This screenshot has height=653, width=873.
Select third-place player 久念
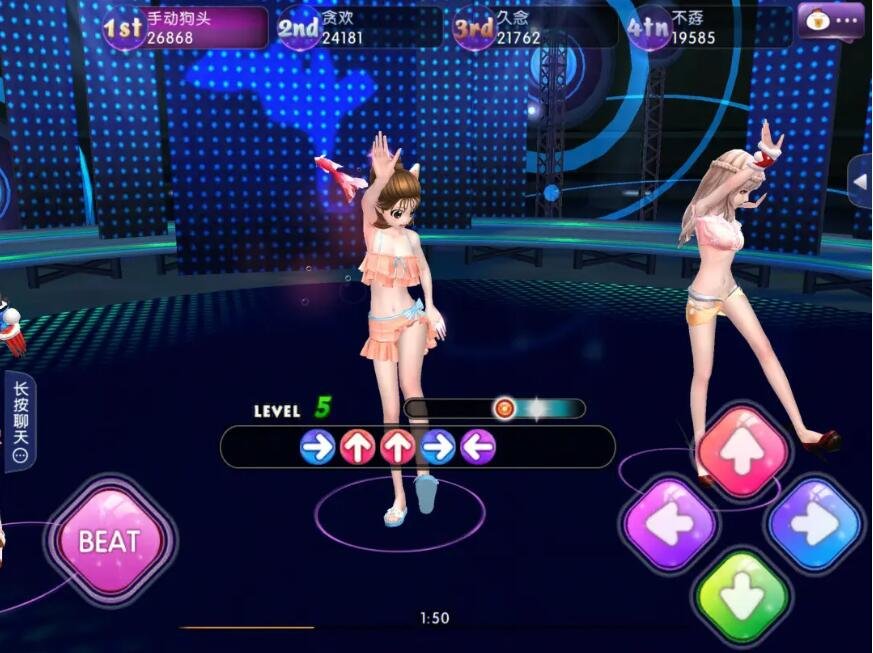[533, 27]
